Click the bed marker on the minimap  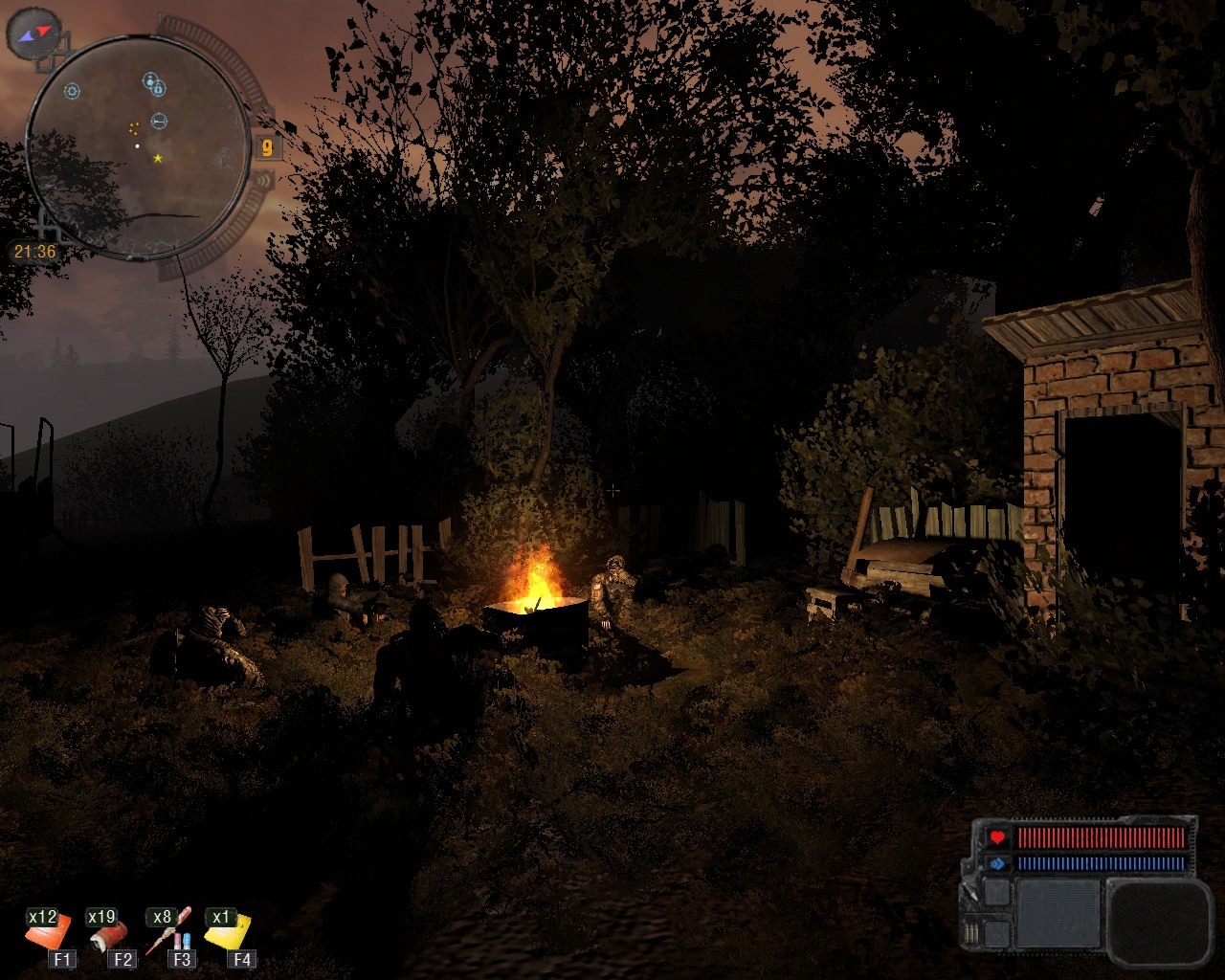click(159, 121)
